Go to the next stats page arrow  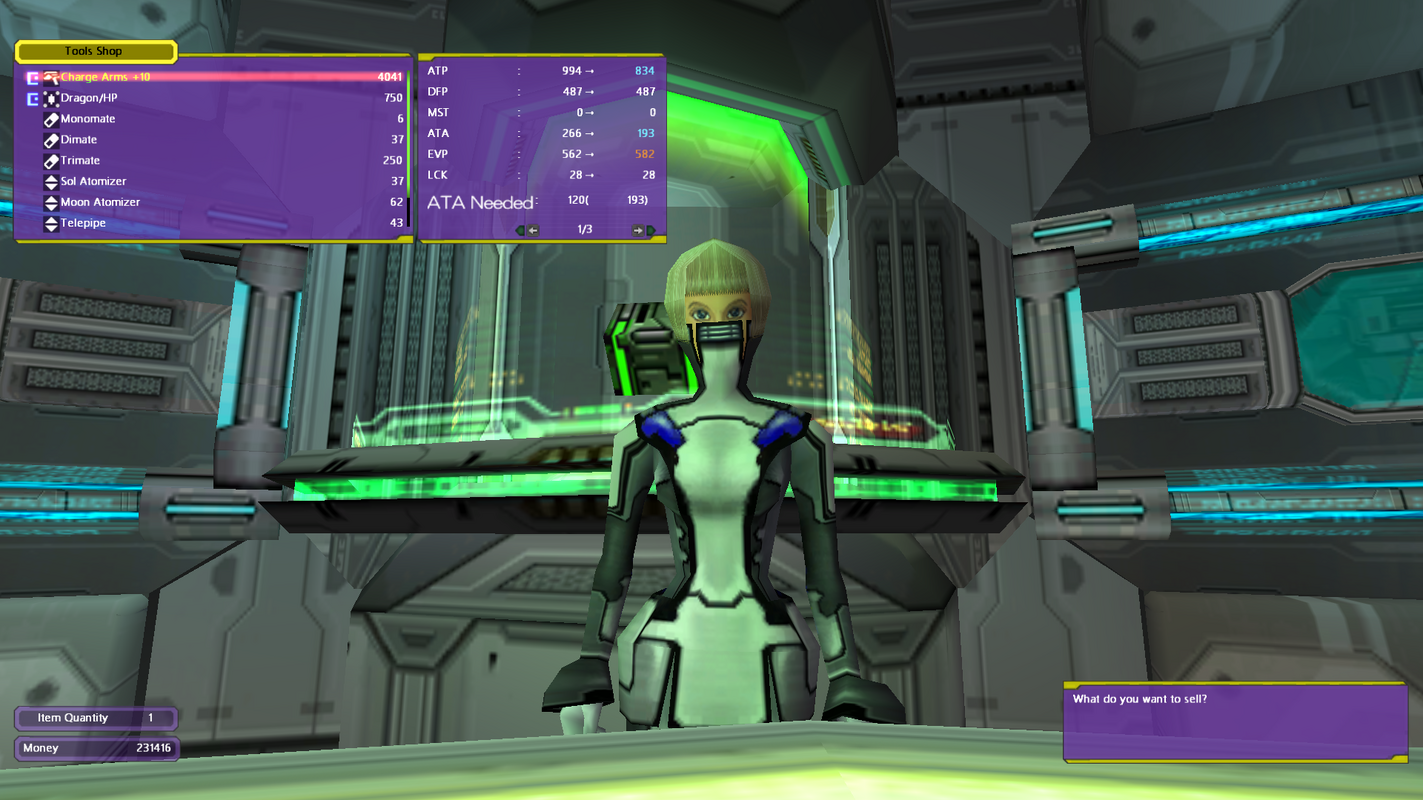[642, 231]
